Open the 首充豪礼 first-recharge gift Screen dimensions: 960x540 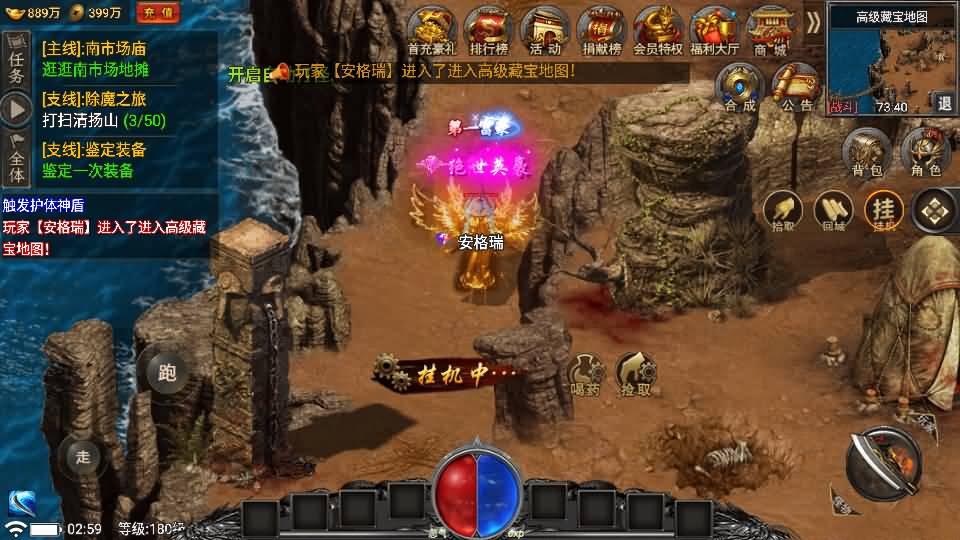430,30
